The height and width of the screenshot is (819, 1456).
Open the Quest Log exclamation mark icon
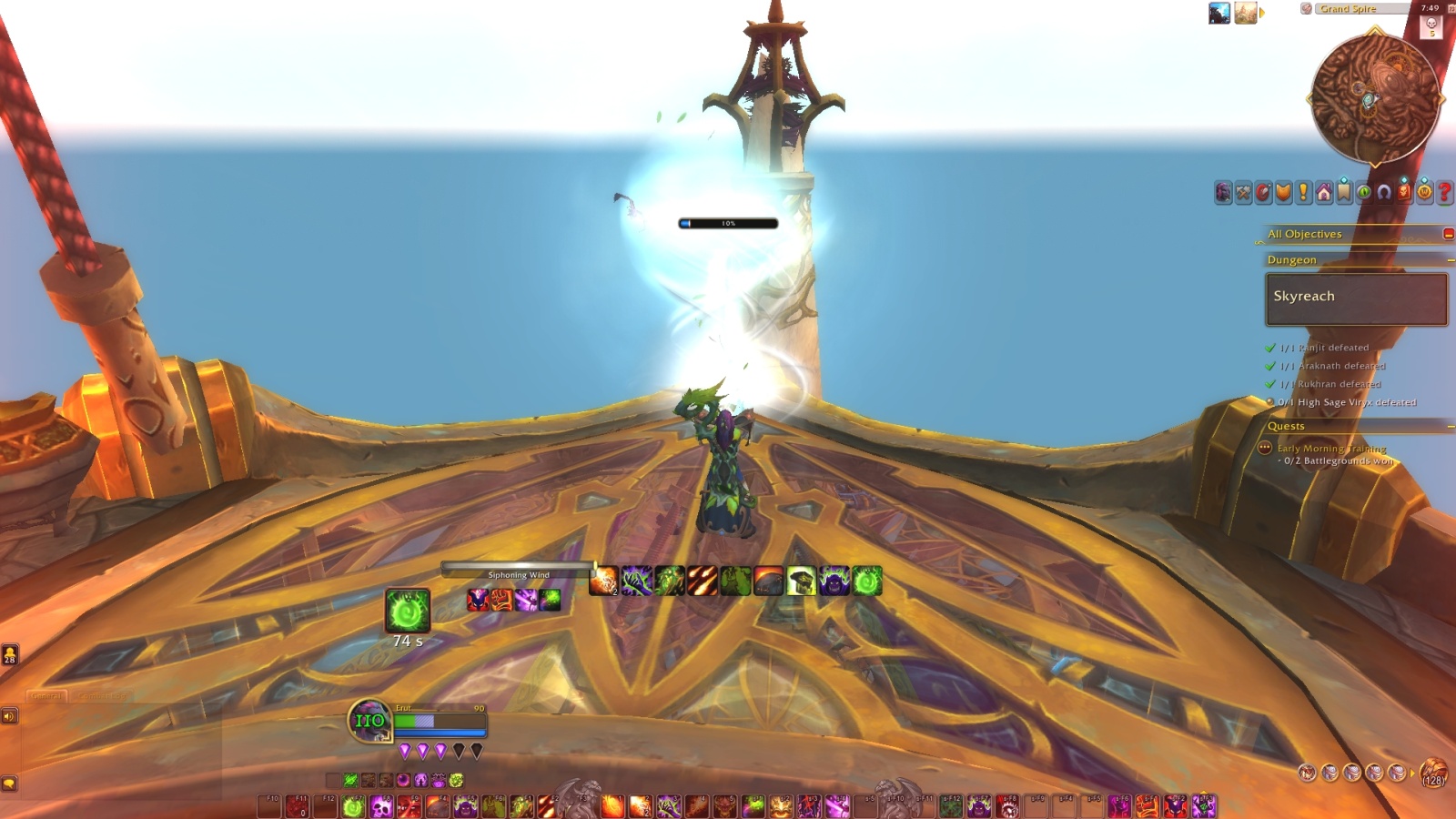pyautogui.click(x=1302, y=193)
